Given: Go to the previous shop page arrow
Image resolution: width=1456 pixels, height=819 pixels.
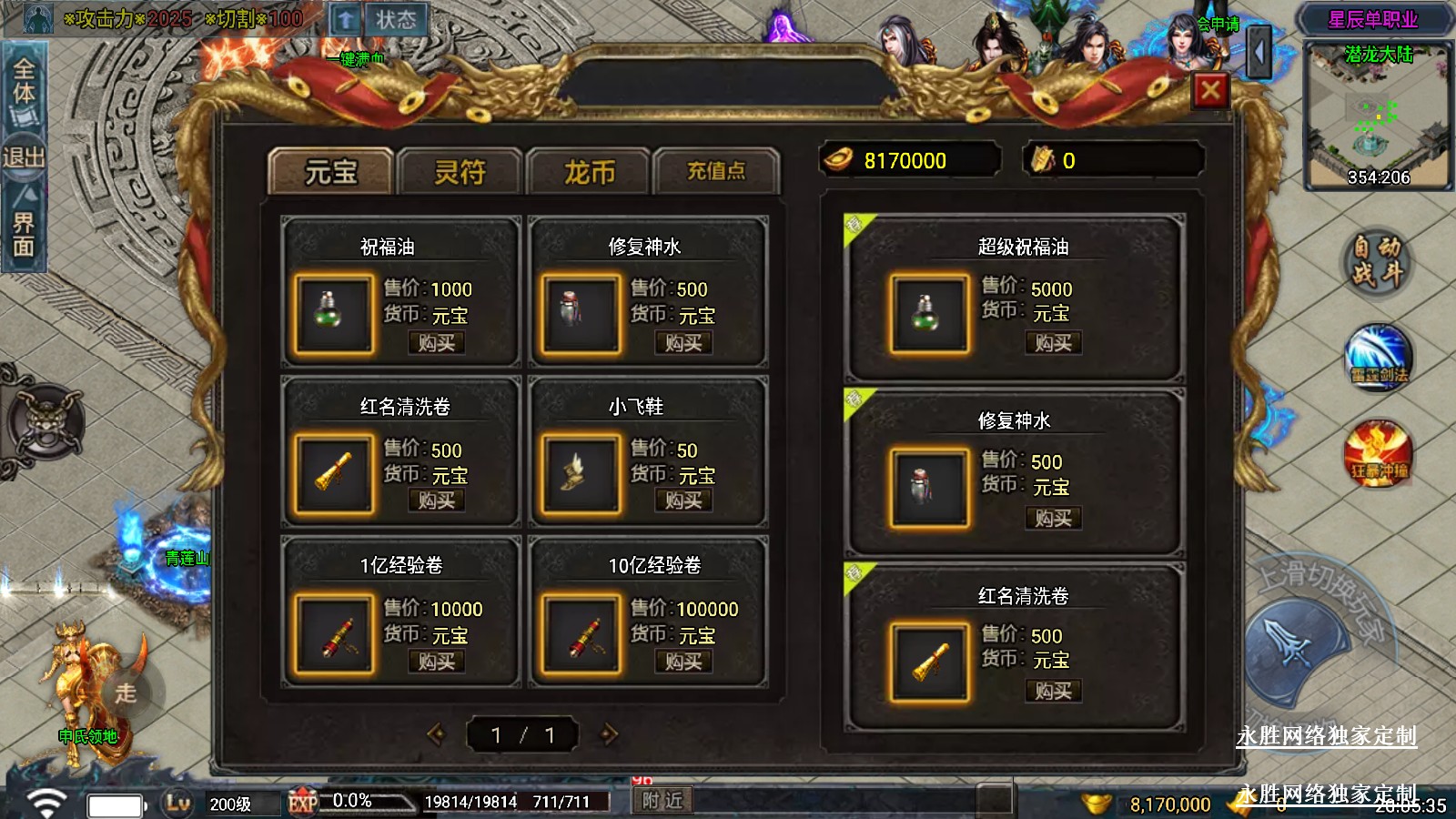Looking at the screenshot, I should click(x=437, y=734).
